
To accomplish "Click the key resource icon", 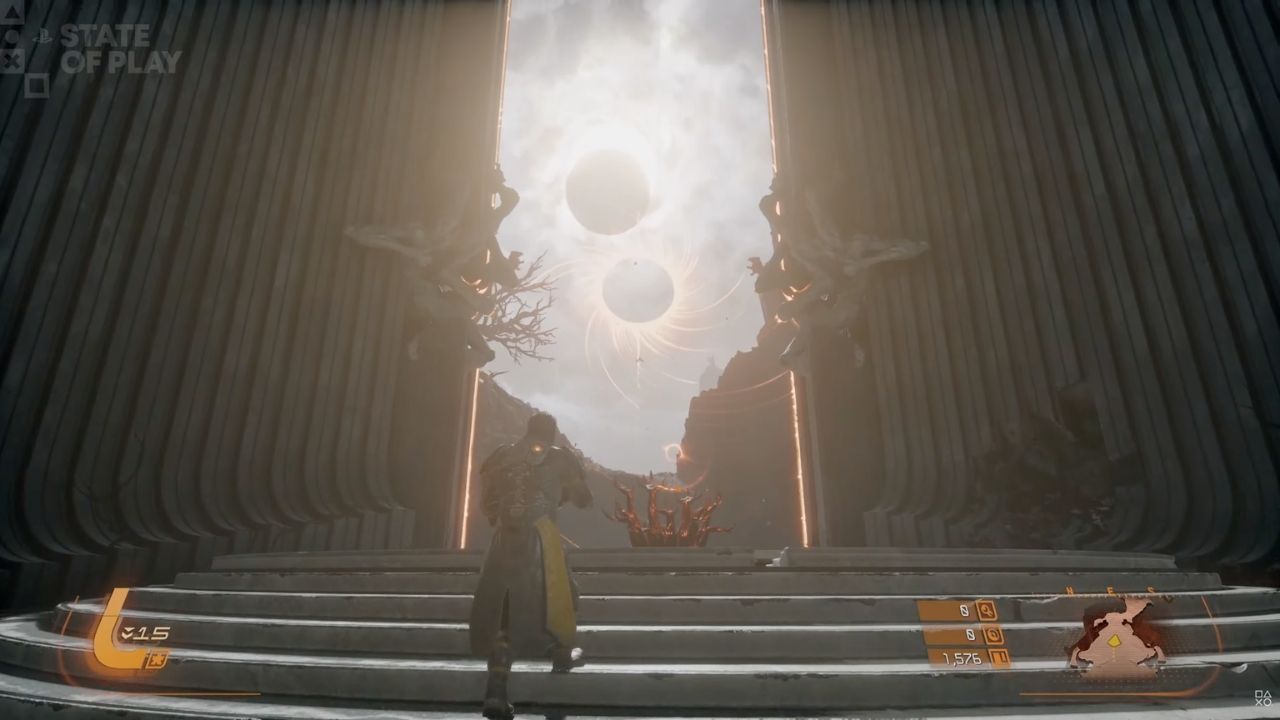I will (x=987, y=610).
